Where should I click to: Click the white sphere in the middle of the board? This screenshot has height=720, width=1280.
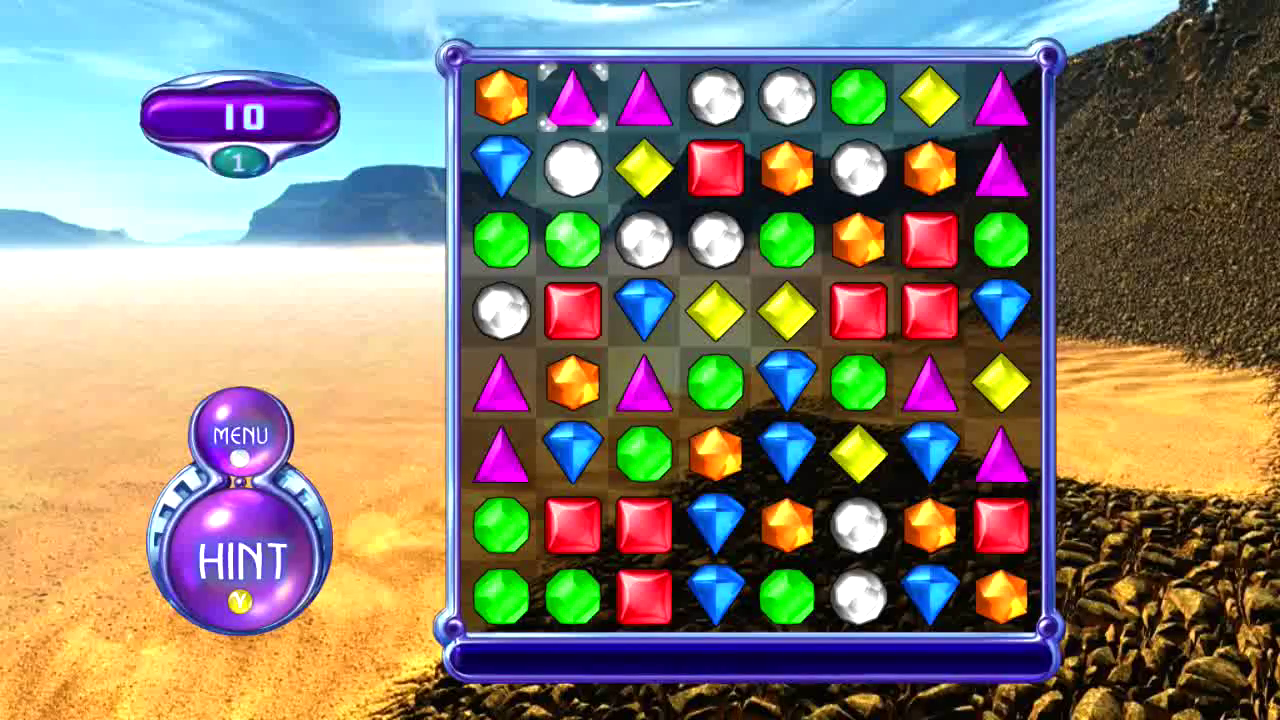858,524
